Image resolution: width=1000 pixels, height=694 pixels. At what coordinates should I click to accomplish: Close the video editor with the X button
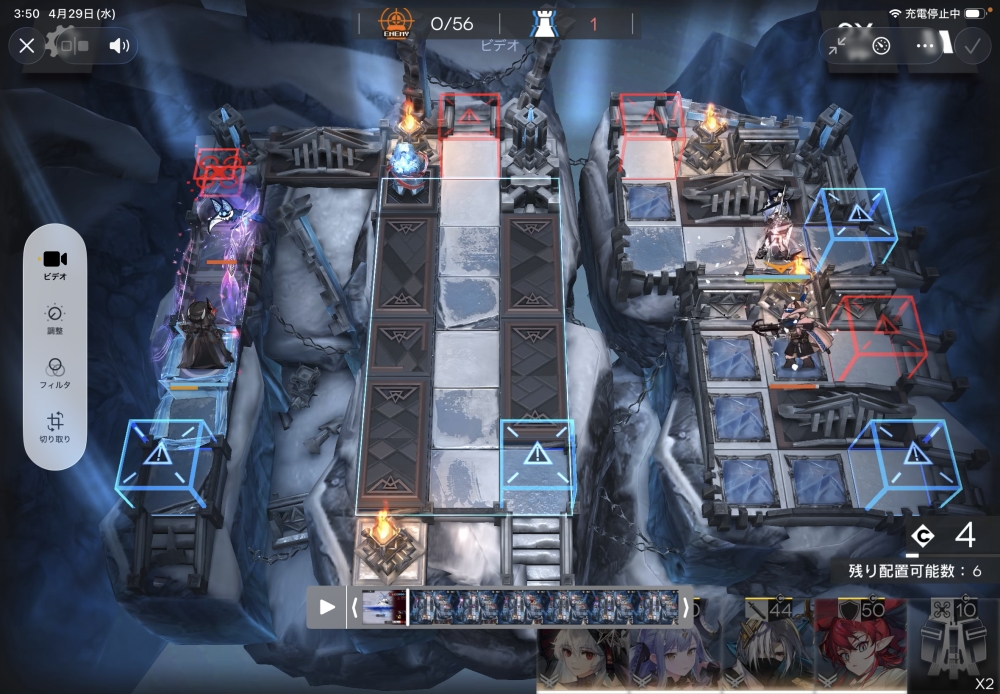point(27,45)
